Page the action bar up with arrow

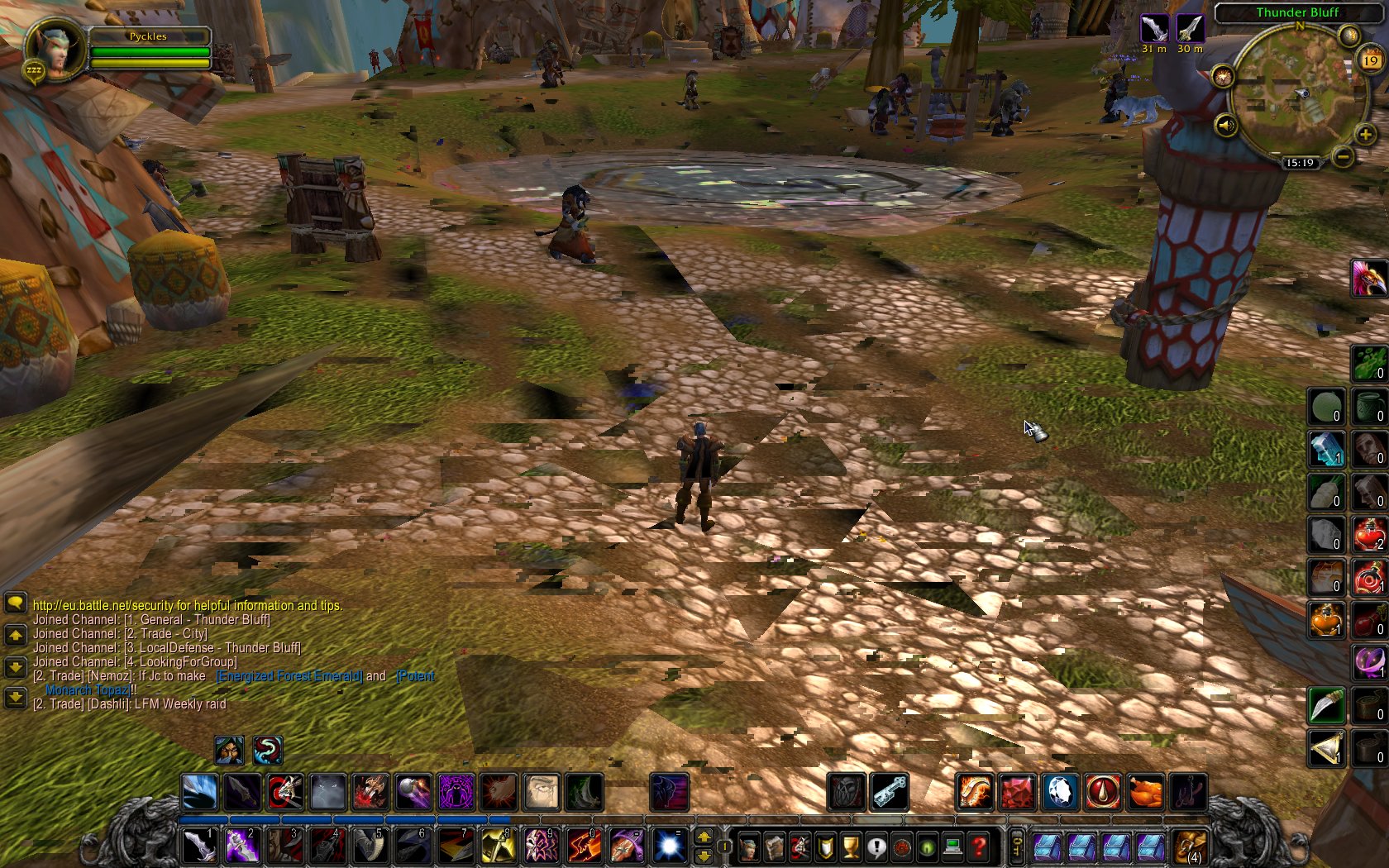coord(704,837)
